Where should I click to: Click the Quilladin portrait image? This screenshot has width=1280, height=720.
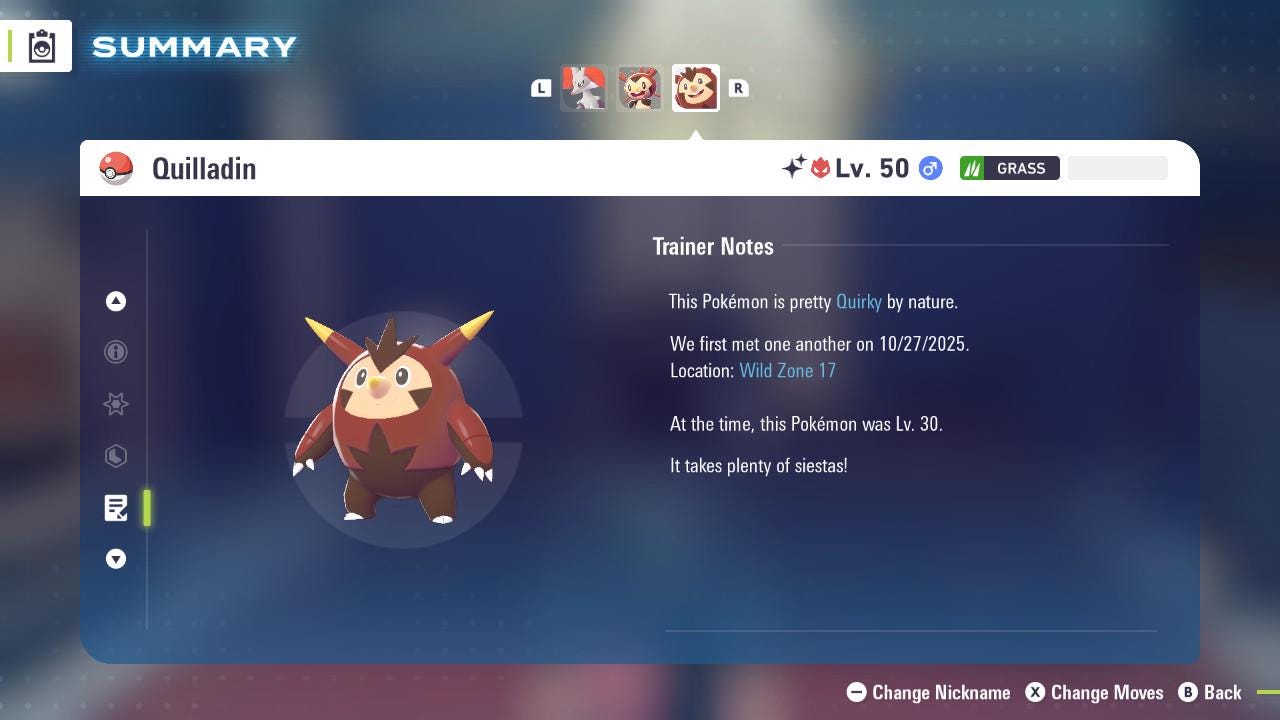point(398,420)
